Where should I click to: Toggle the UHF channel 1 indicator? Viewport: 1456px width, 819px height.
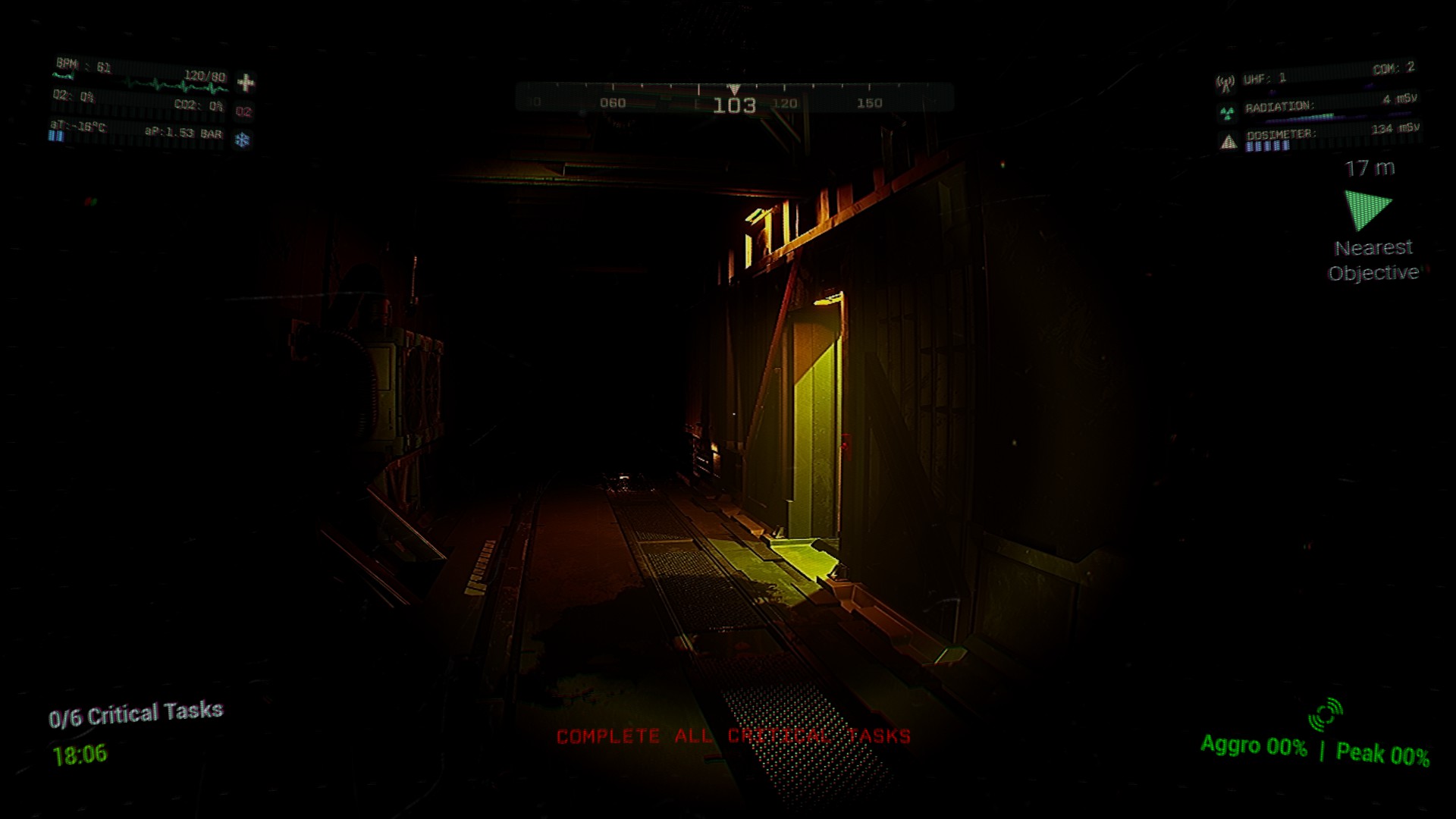pos(1264,78)
